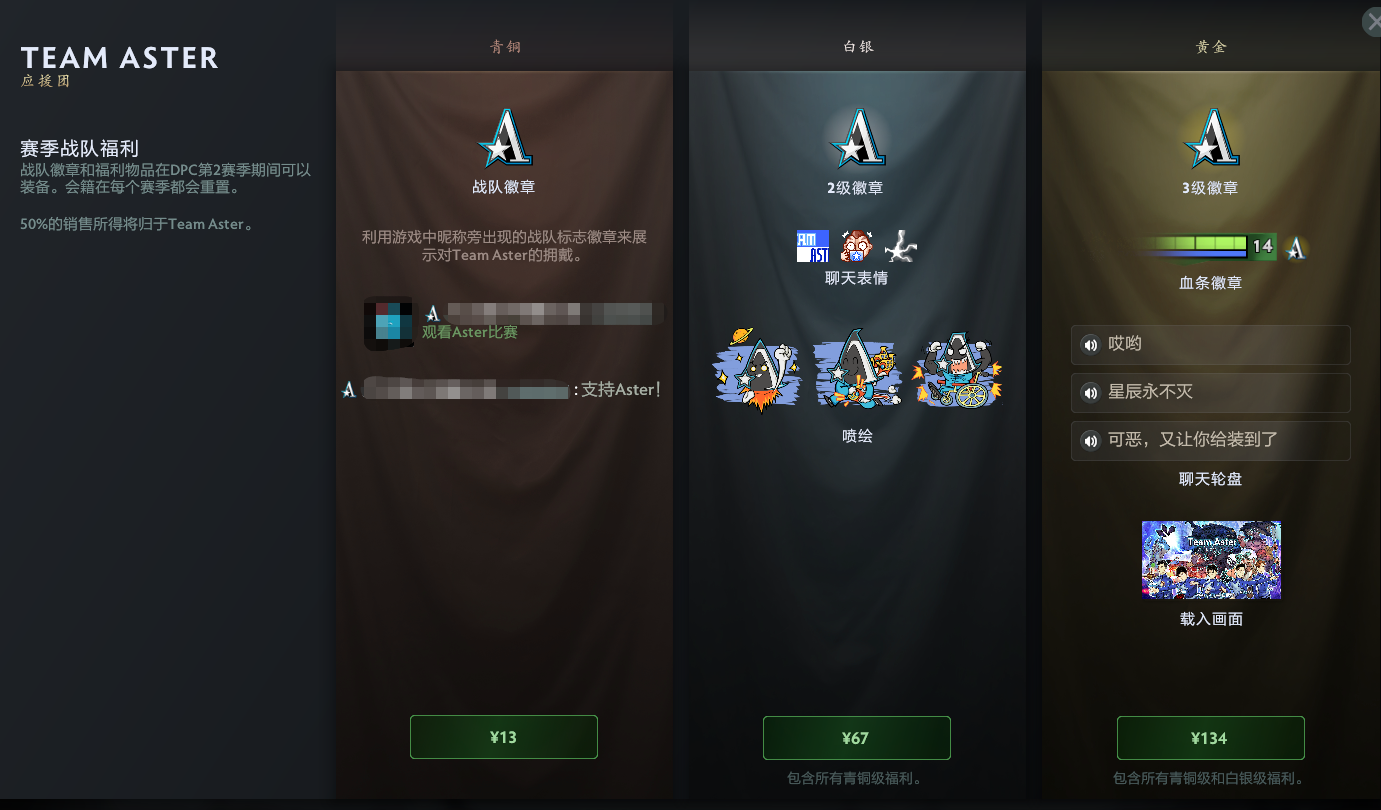Open the Team Aster loading screen preview
The height and width of the screenshot is (810, 1381).
point(1210,560)
